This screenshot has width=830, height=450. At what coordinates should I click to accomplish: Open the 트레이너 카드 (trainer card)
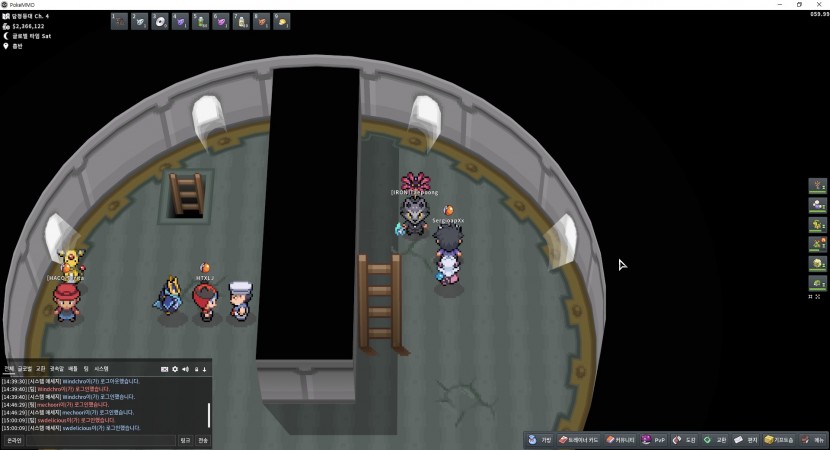click(x=580, y=440)
